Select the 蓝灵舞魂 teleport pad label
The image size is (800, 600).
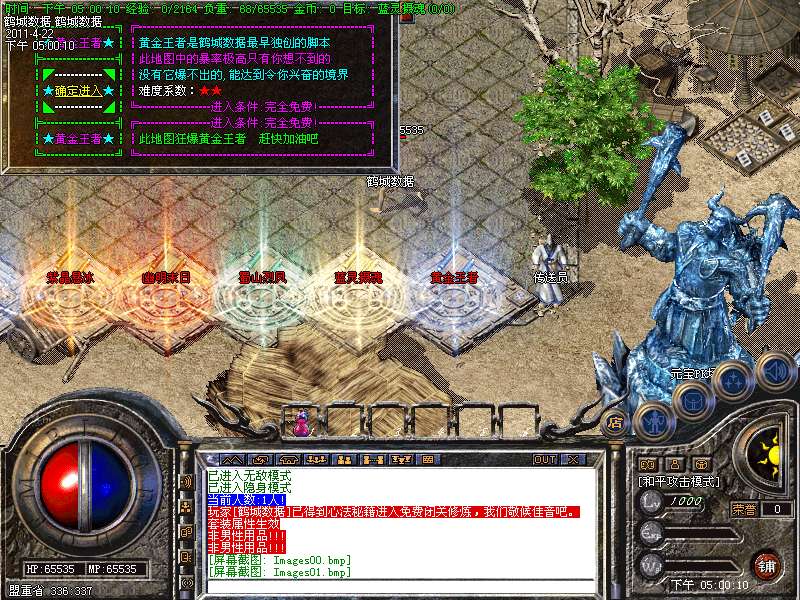[x=357, y=277]
